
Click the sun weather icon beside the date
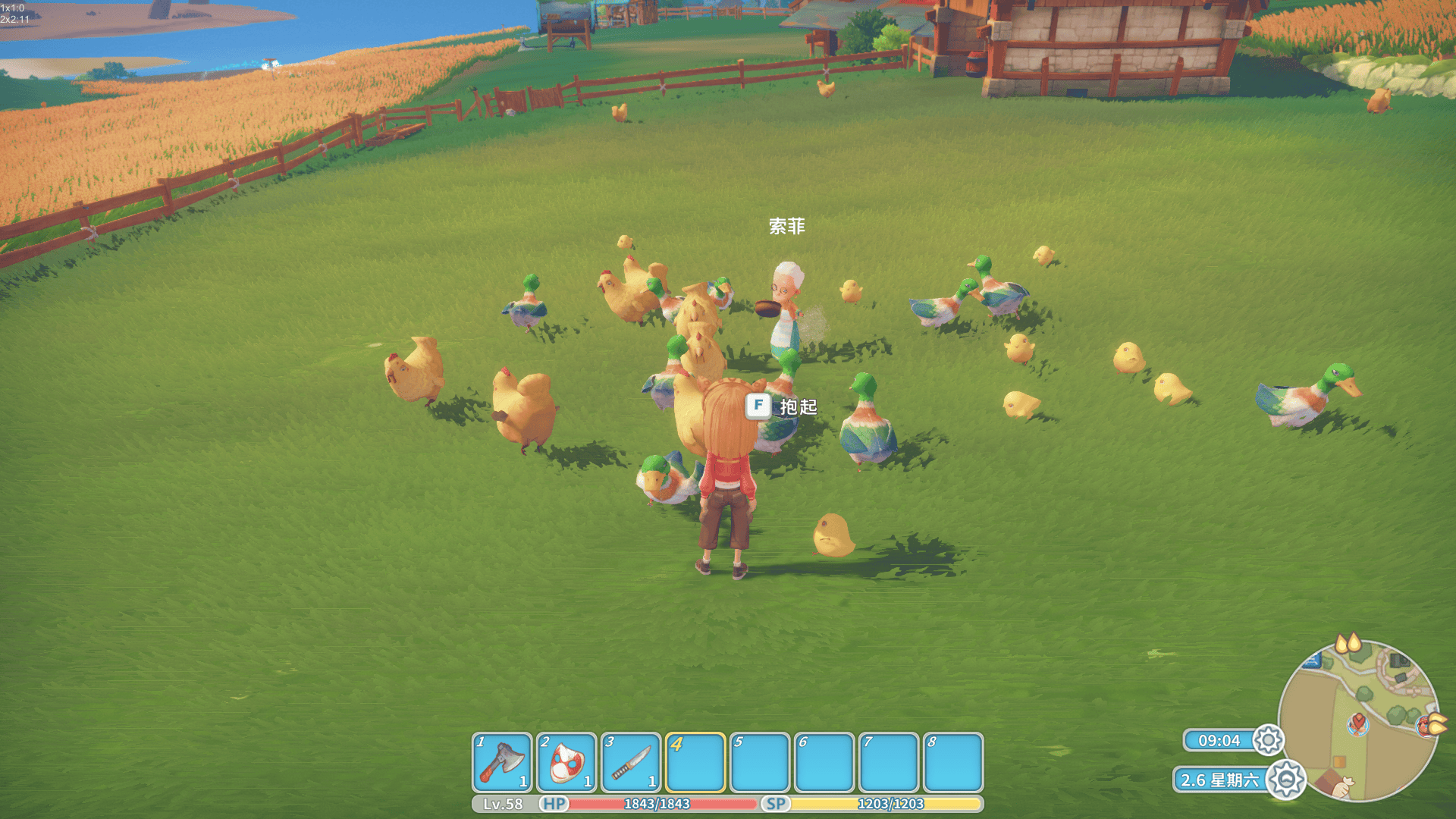(x=1285, y=780)
